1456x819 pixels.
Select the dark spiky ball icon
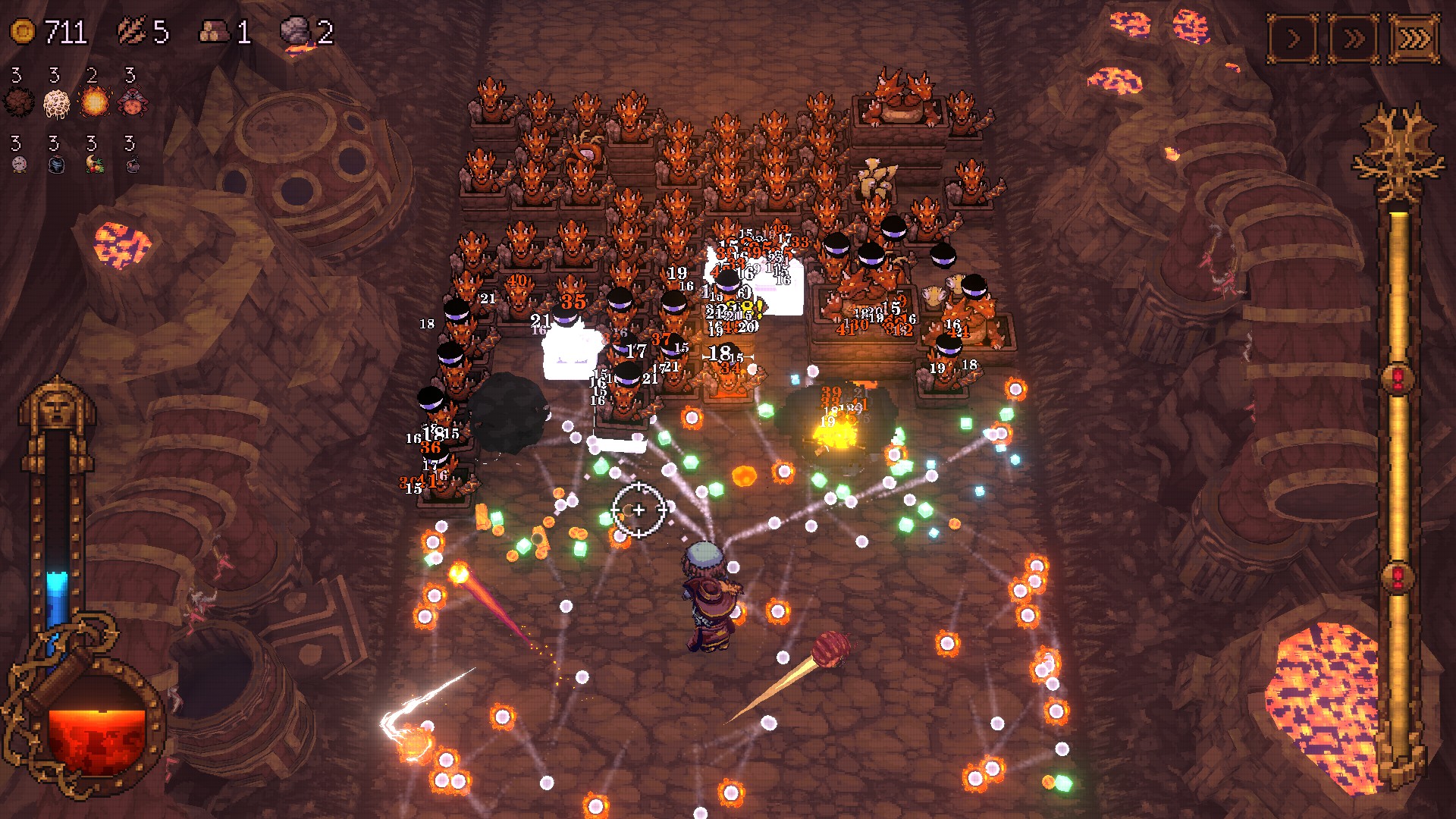(x=18, y=102)
